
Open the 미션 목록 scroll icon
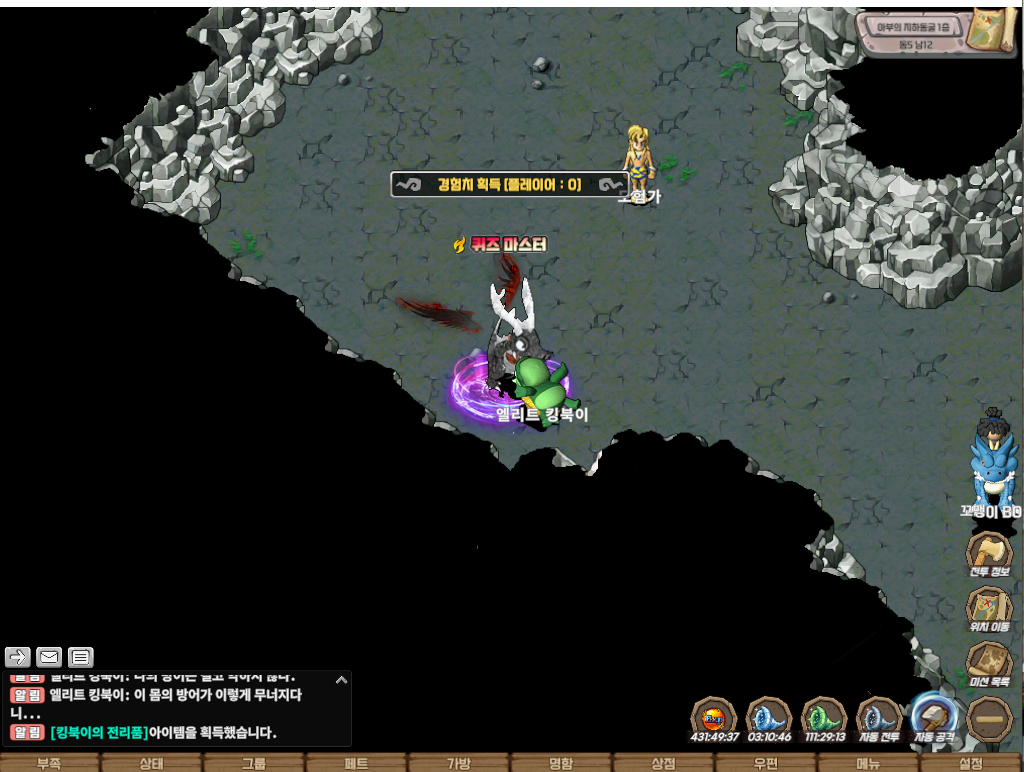tap(988, 663)
